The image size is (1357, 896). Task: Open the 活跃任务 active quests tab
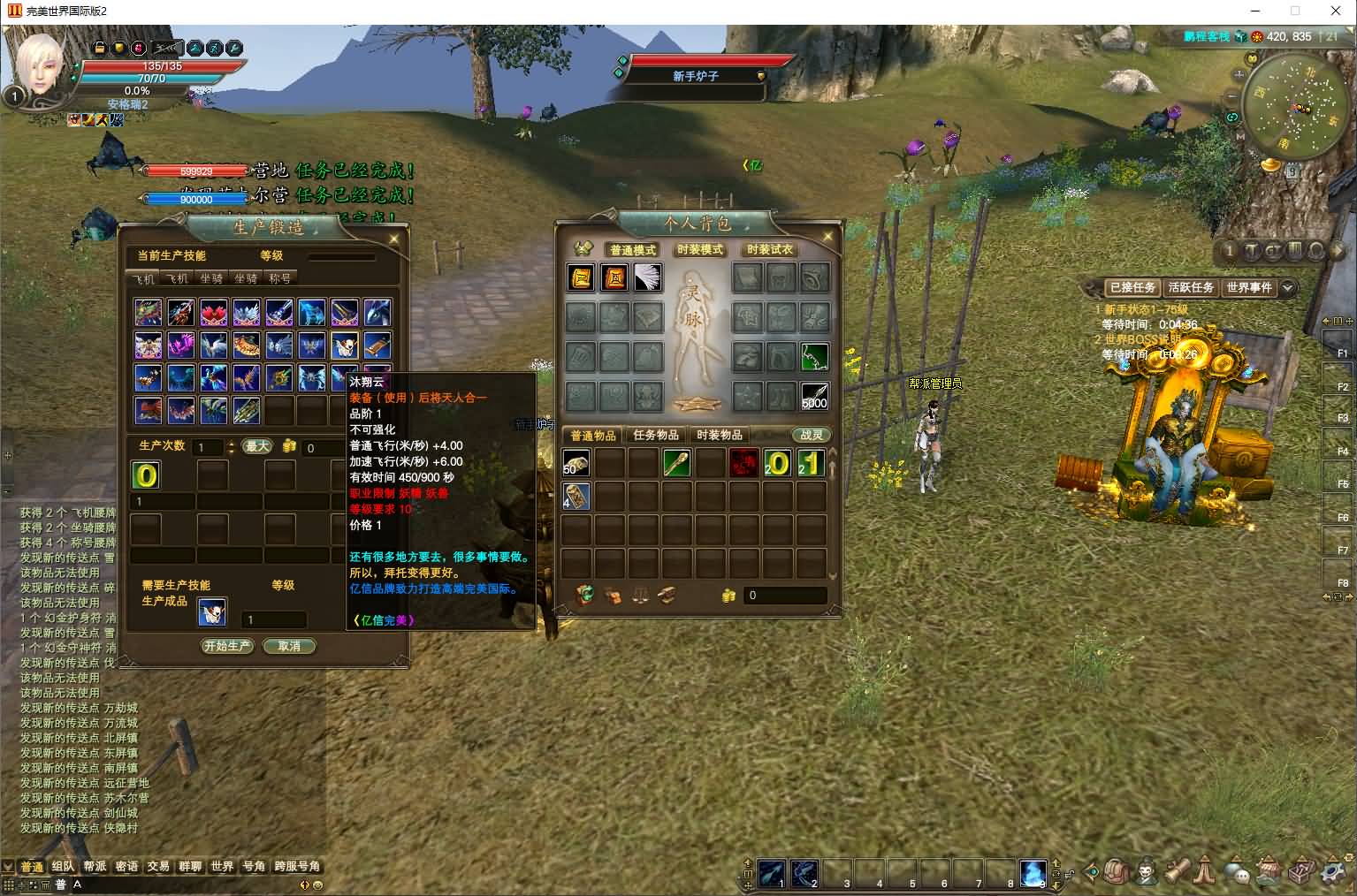coord(1191,287)
